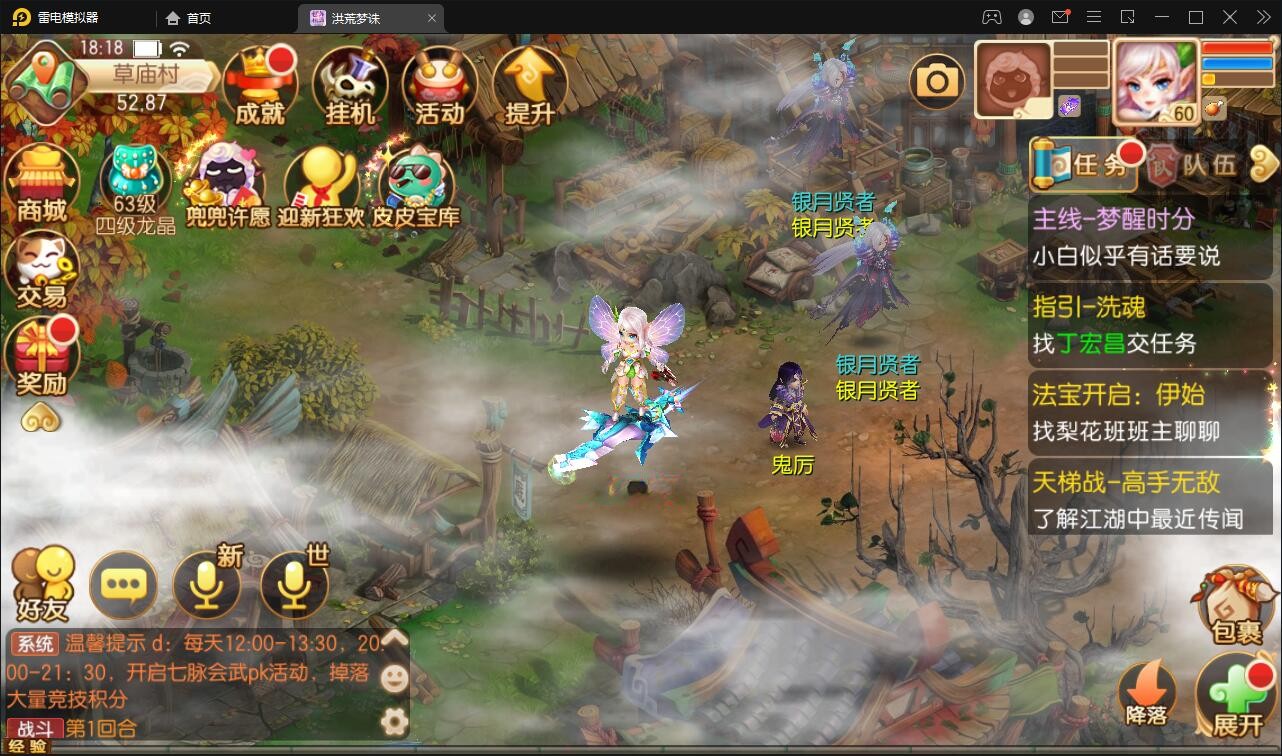
Task: Tap the 提升 upgrade arrow icon
Action: pos(529,87)
